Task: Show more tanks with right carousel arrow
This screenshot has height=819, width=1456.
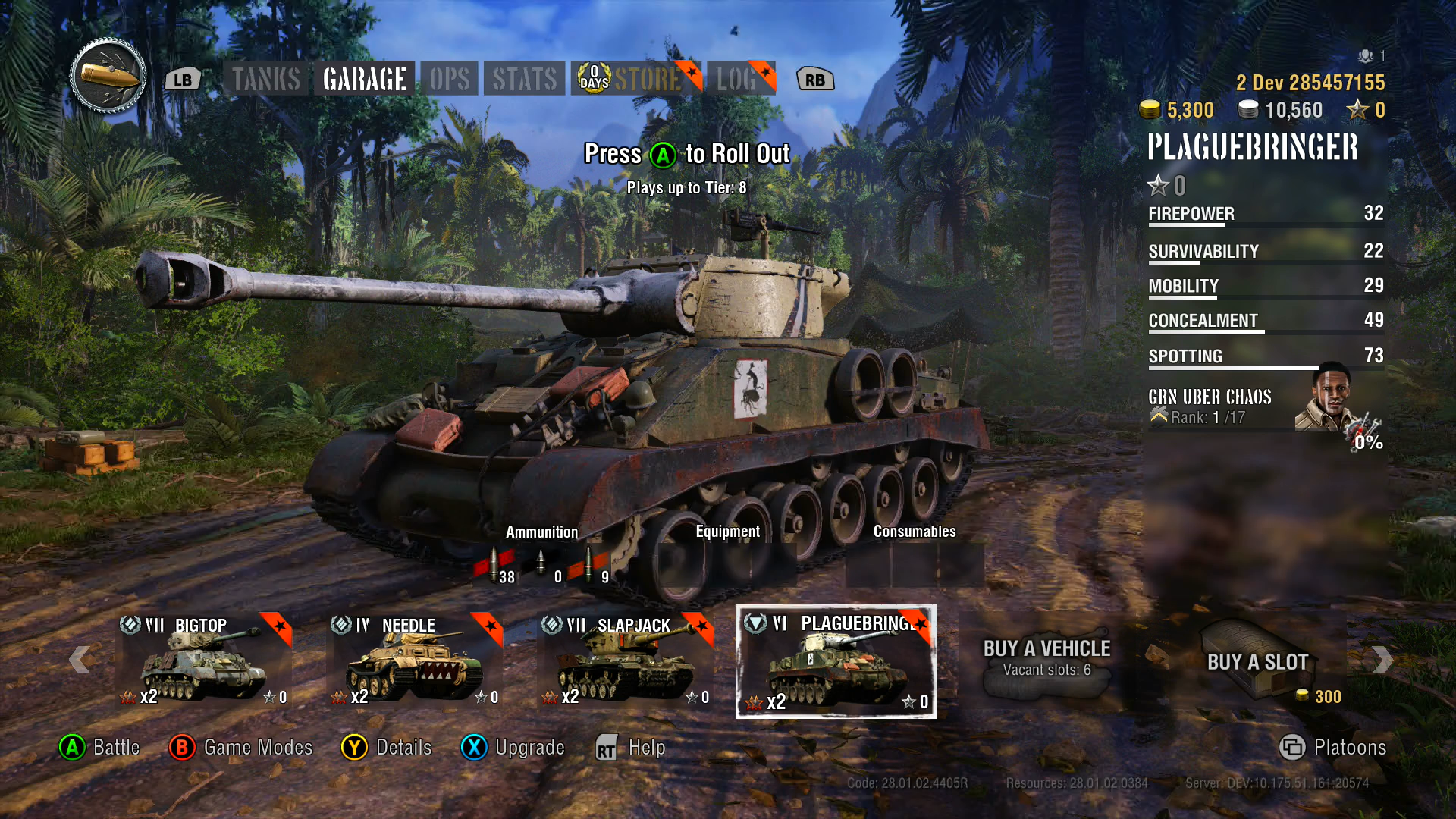Action: click(x=1382, y=660)
